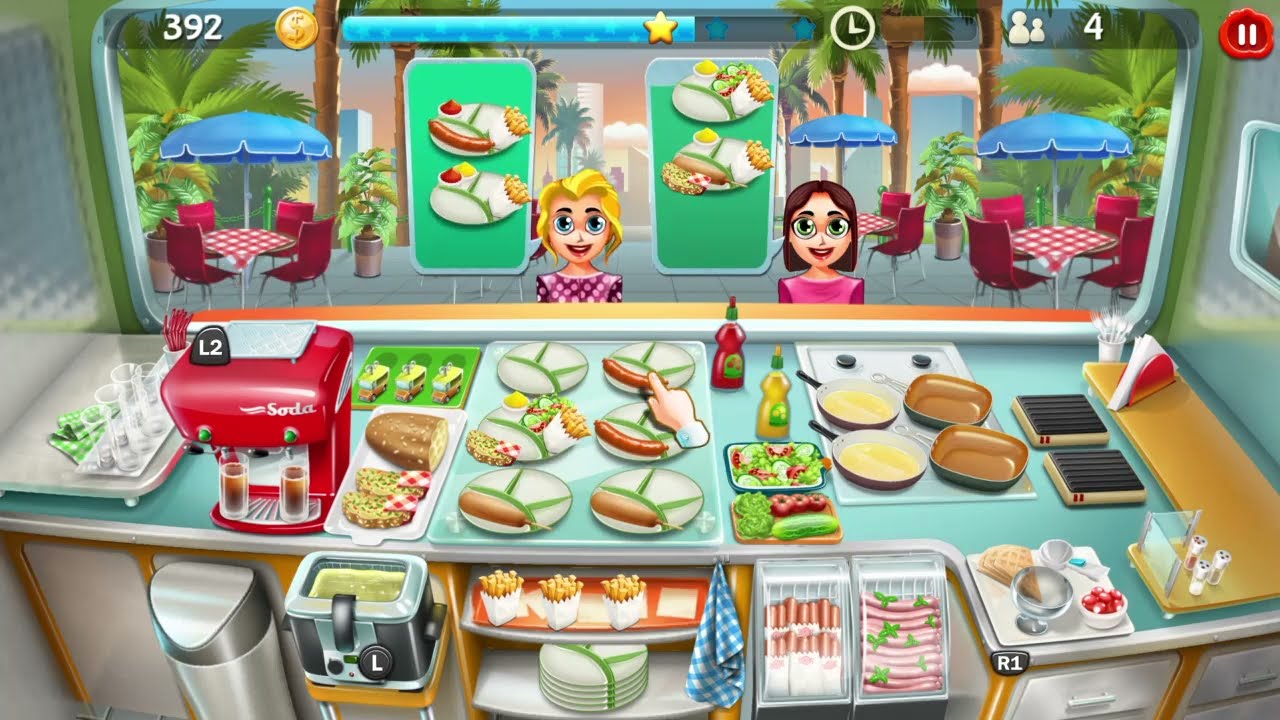Pause the game with the red pause button

[x=1244, y=32]
